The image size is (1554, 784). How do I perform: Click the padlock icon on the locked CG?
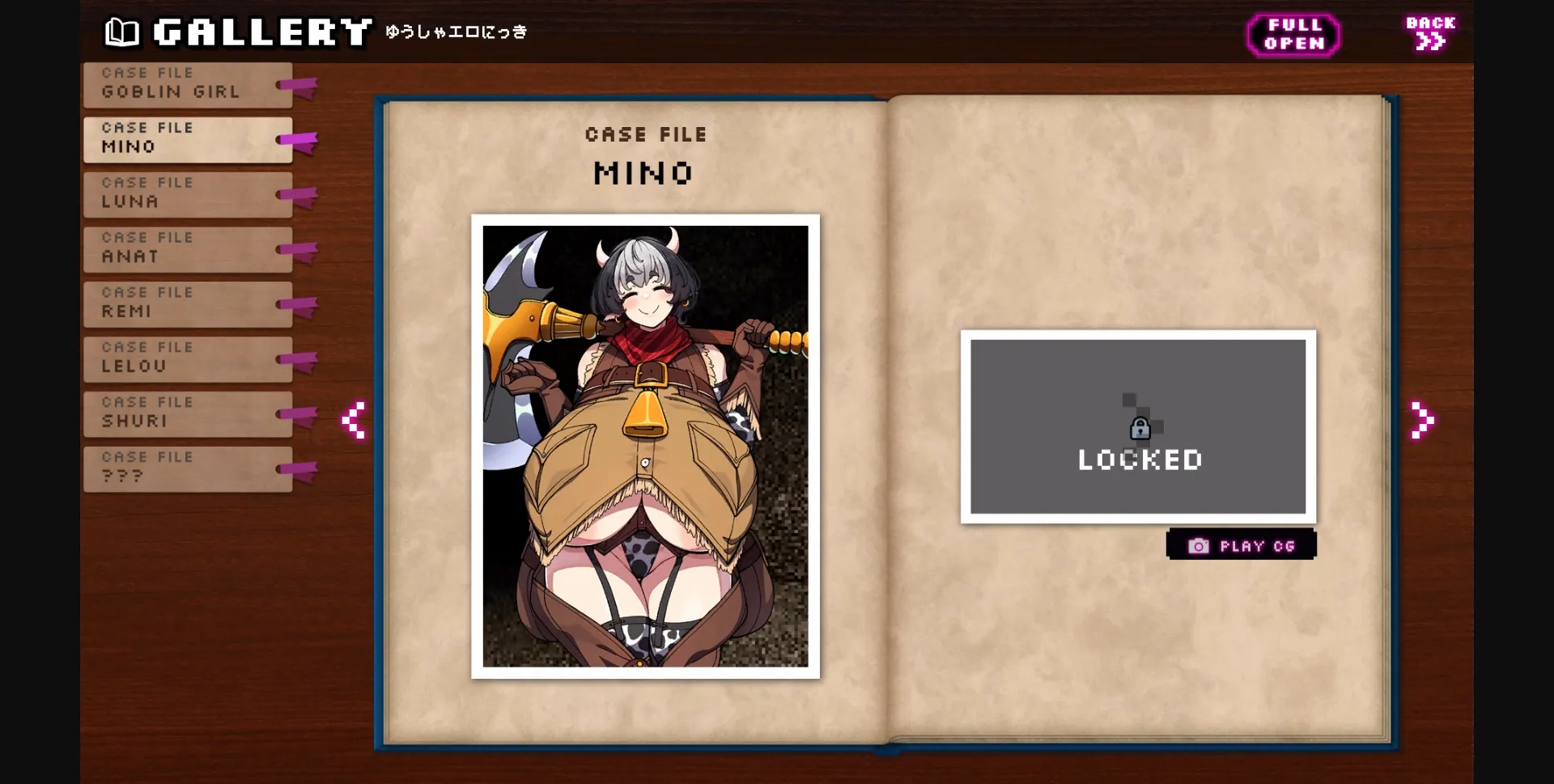pyautogui.click(x=1140, y=429)
